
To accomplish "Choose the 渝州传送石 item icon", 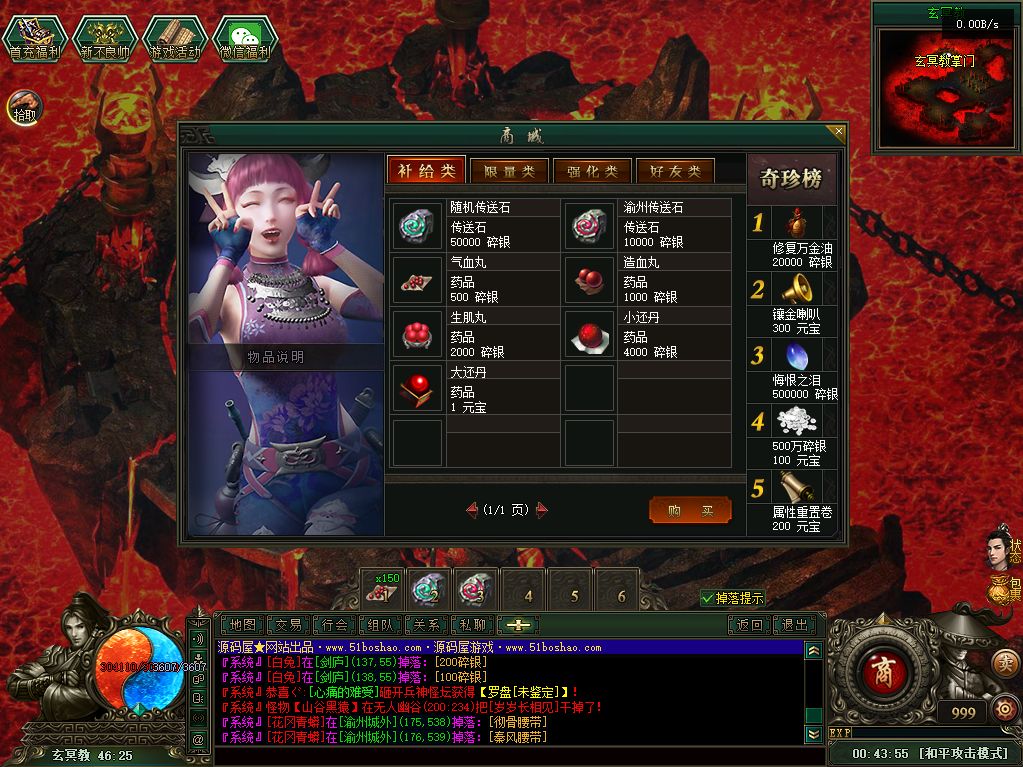I will pos(585,225).
